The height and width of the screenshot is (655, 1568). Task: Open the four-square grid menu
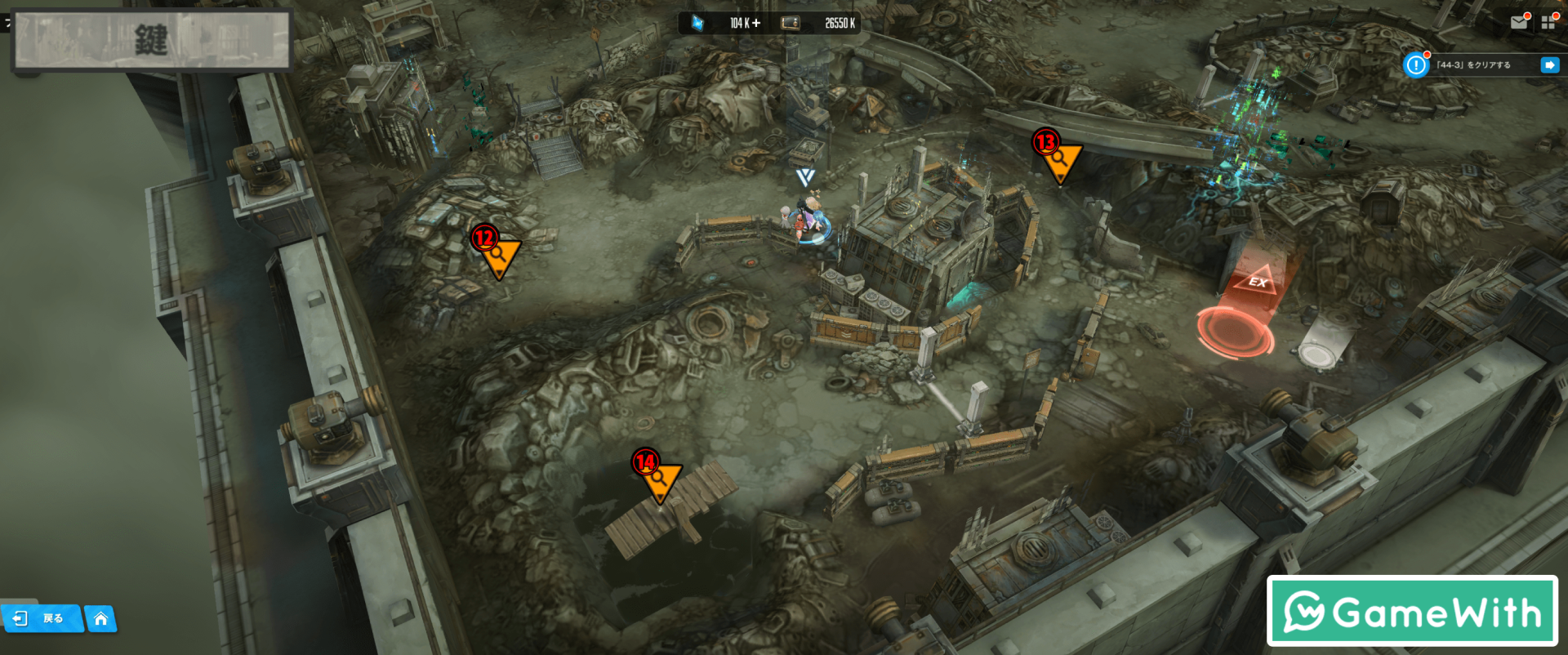1548,23
